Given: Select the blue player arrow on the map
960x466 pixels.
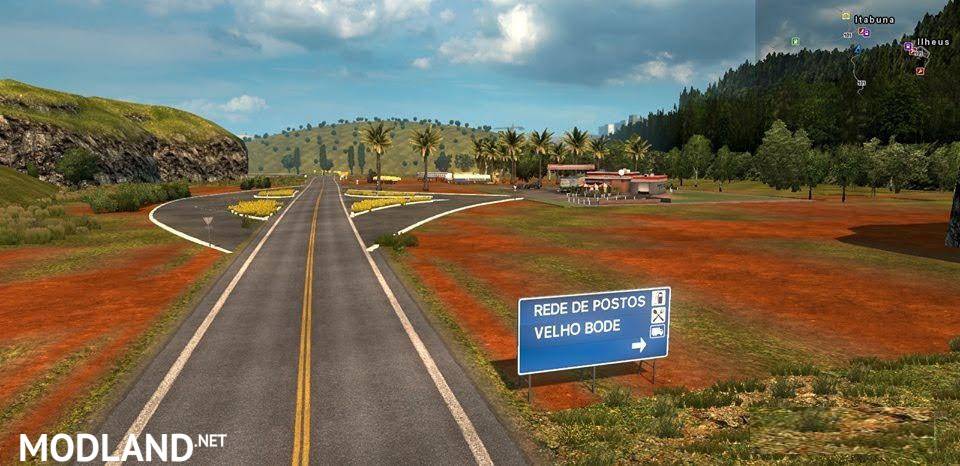Looking at the screenshot, I should [x=857, y=48].
